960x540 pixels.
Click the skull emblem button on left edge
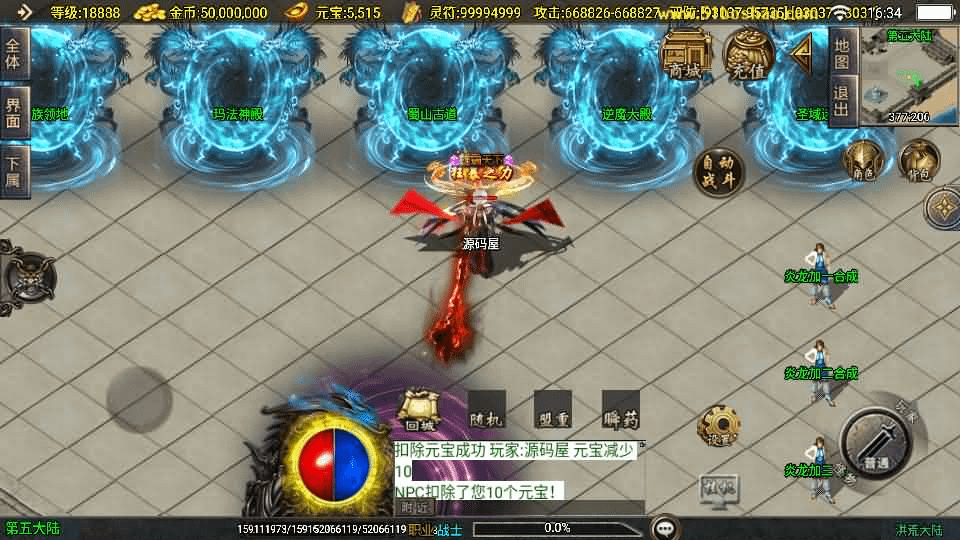coord(27,272)
